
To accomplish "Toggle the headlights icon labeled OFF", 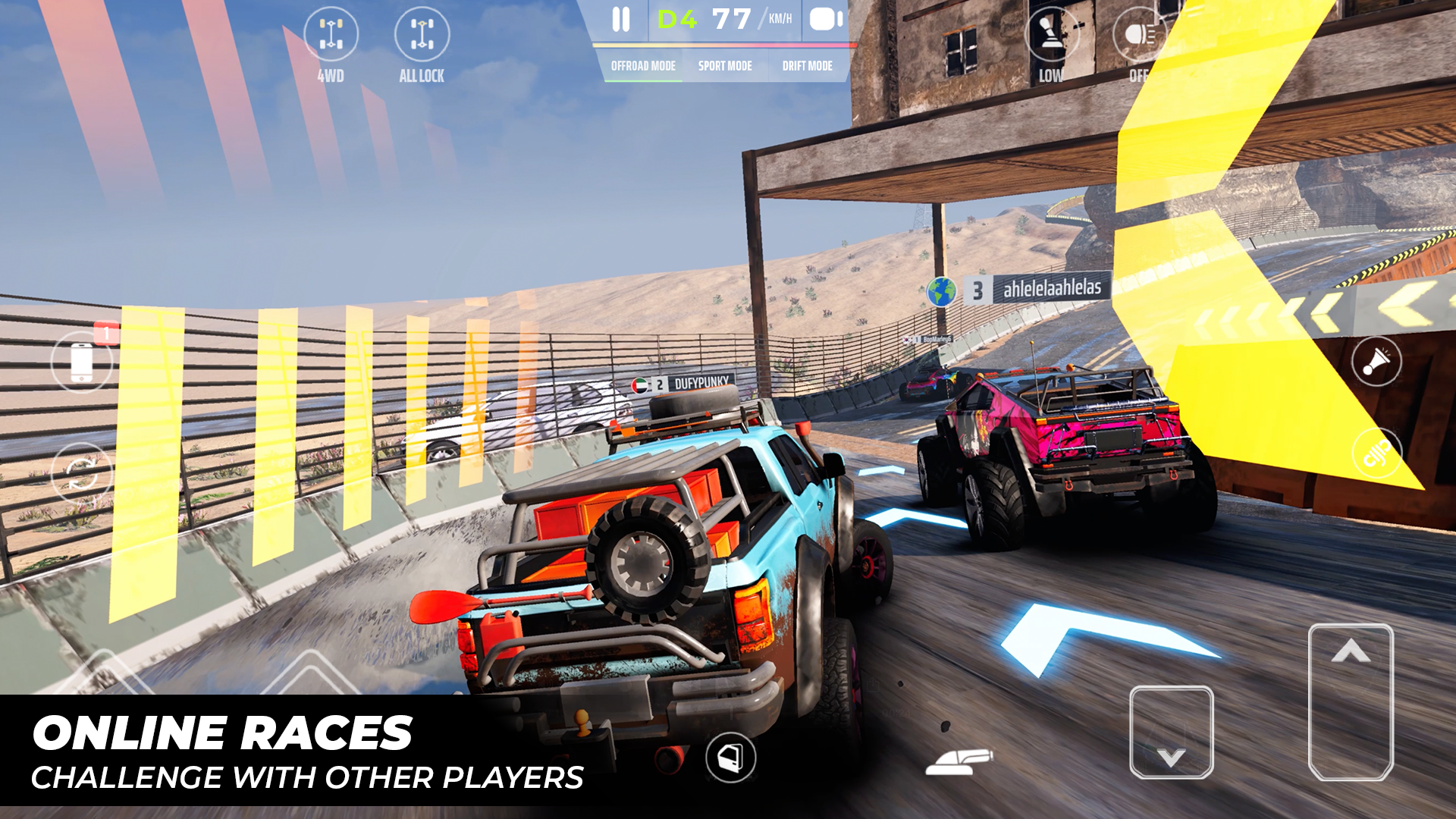I will (1139, 36).
